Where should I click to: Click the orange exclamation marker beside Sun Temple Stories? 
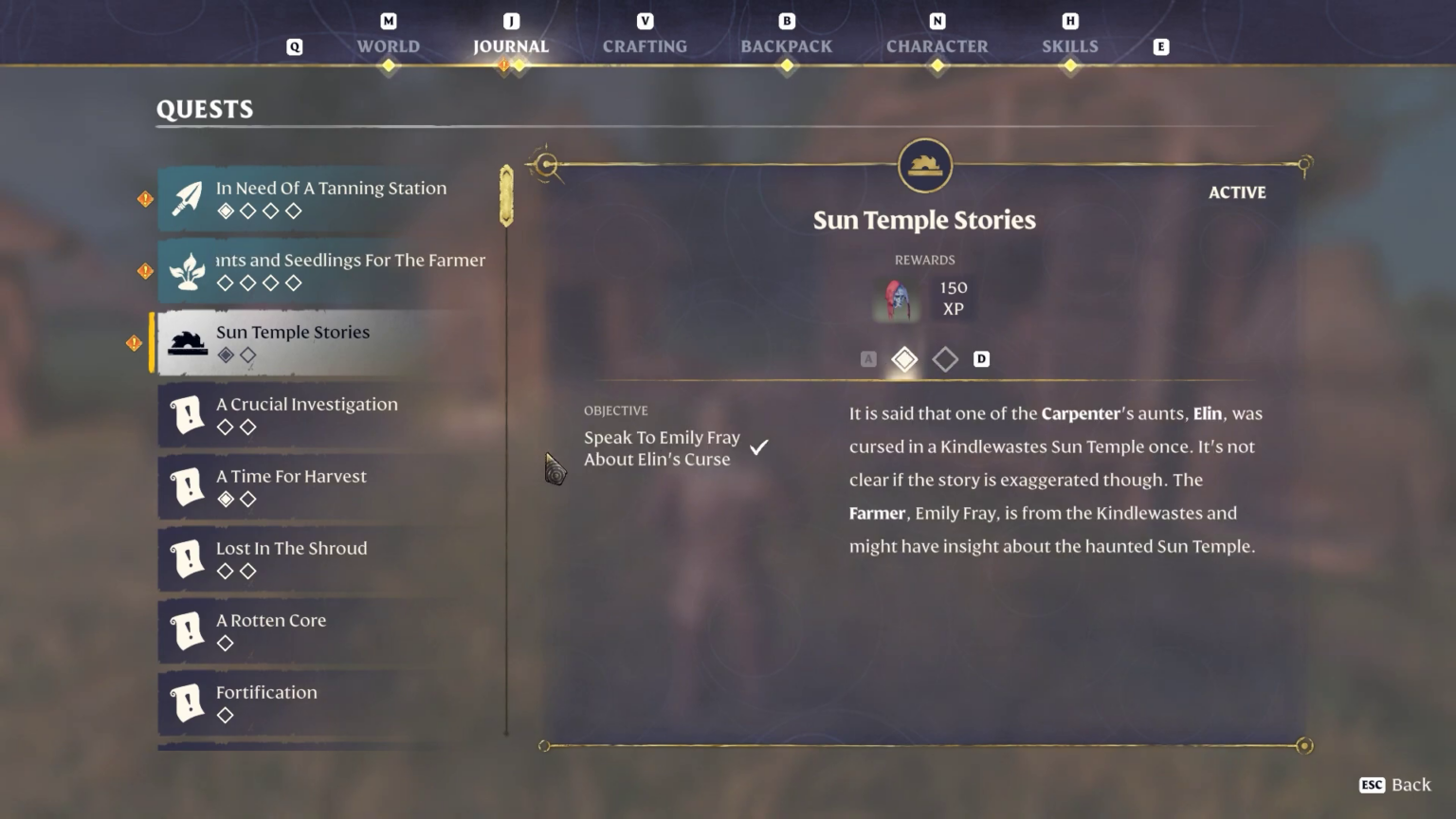click(x=134, y=343)
